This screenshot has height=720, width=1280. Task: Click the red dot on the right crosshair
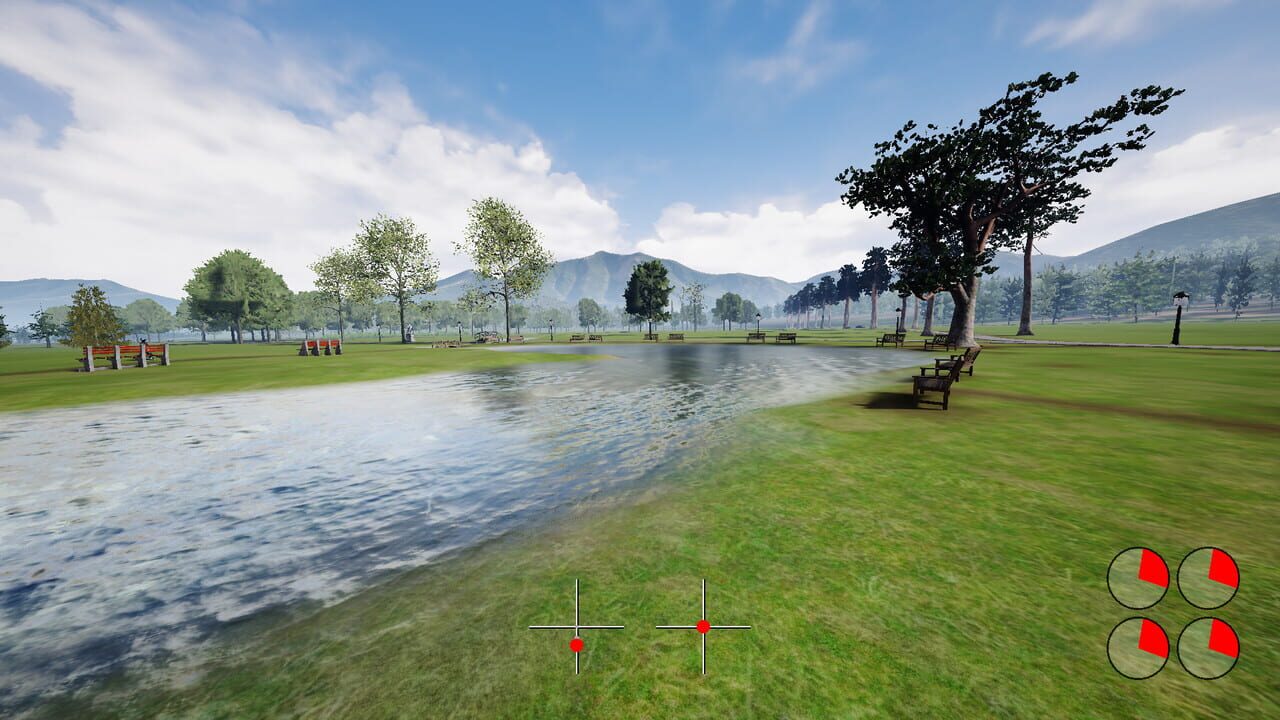tap(705, 627)
